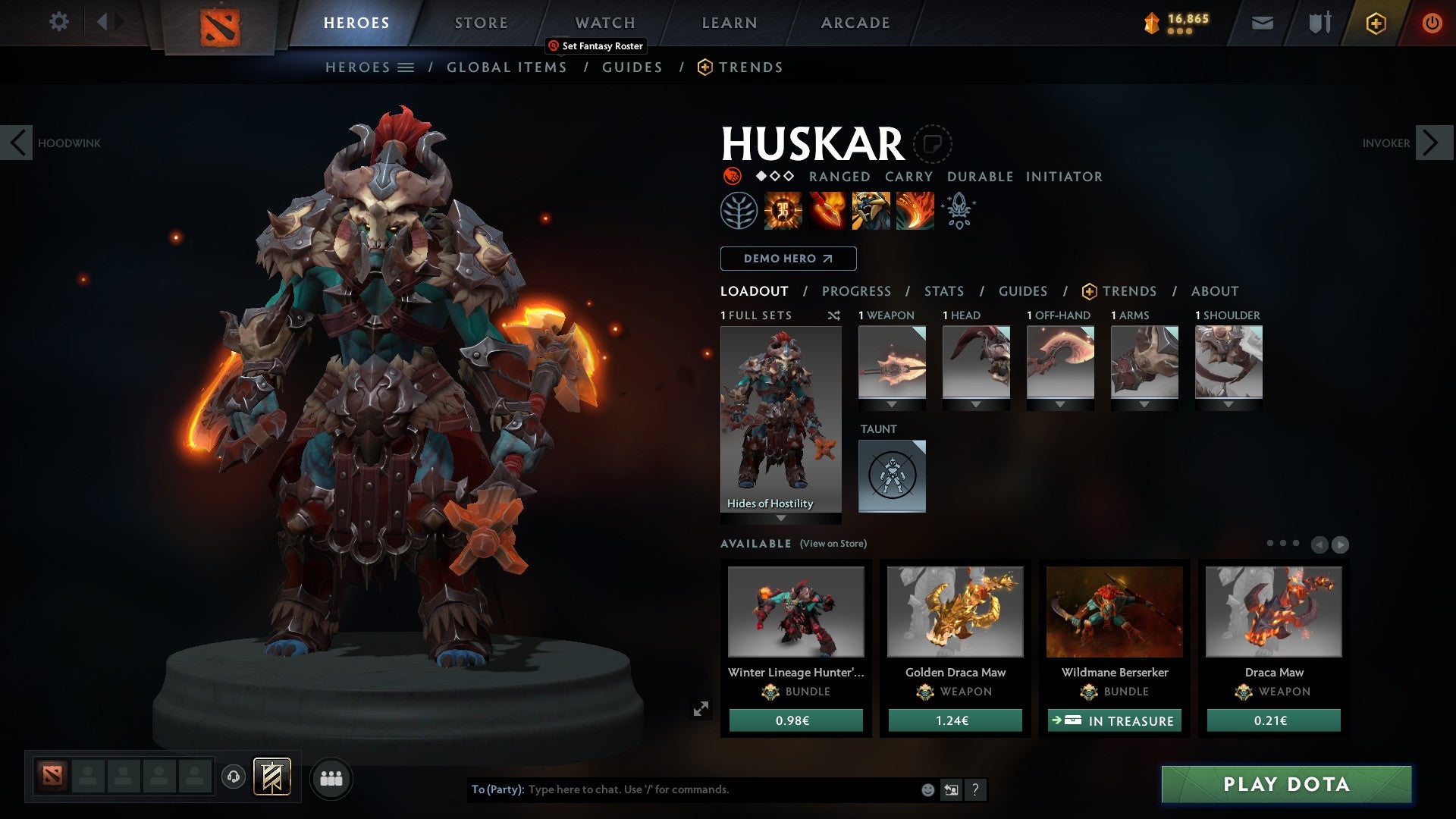Open the Heroes hamburger menu next to HEROES
The image size is (1456, 819).
pyautogui.click(x=404, y=67)
